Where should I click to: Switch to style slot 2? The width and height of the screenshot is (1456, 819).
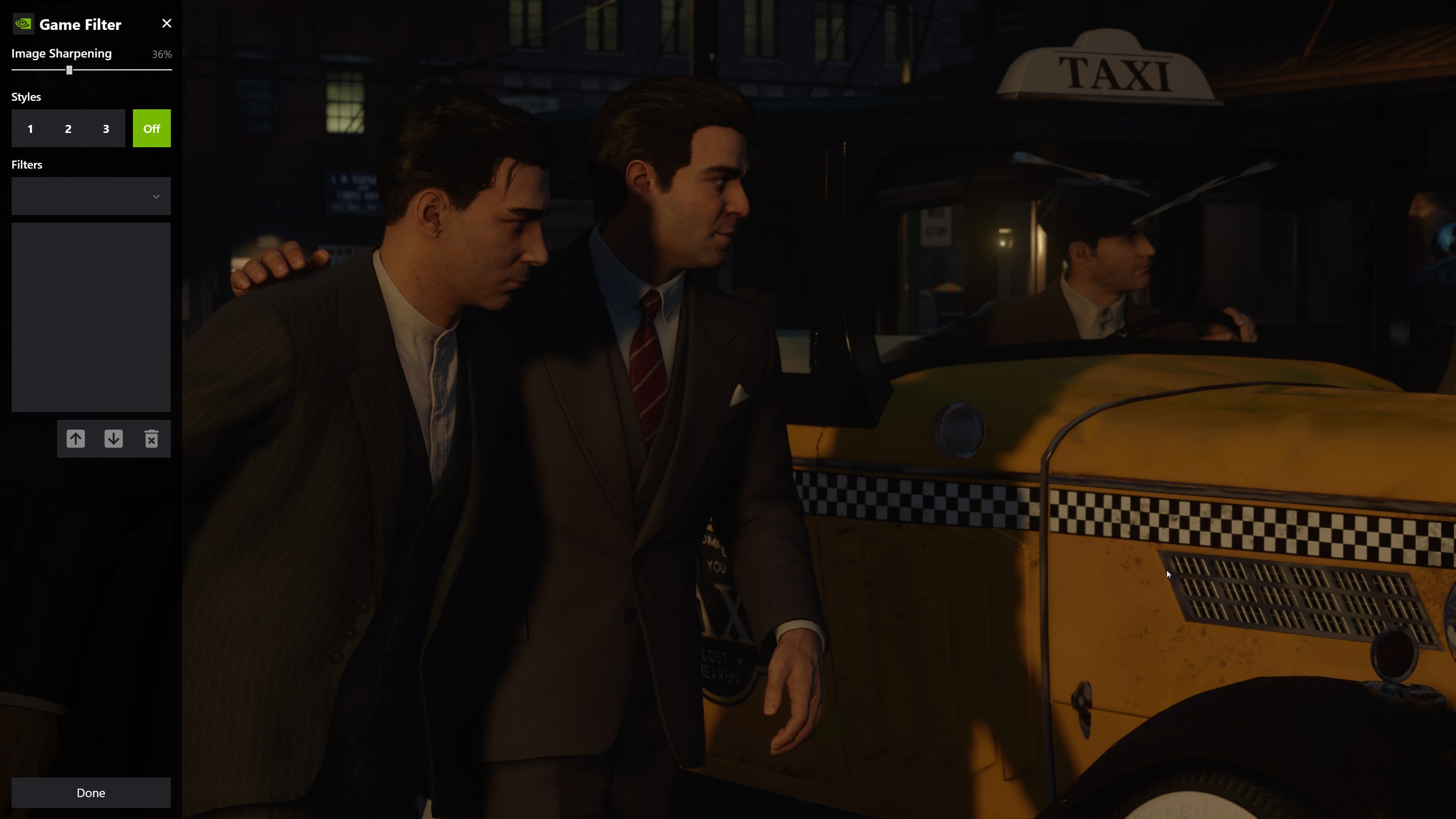tap(68, 129)
